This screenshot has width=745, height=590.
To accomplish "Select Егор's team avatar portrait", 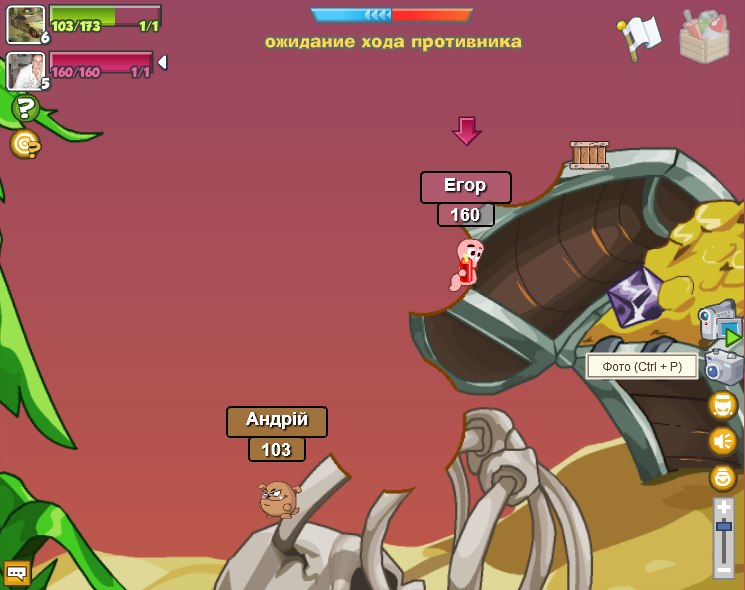I will [x=24, y=70].
